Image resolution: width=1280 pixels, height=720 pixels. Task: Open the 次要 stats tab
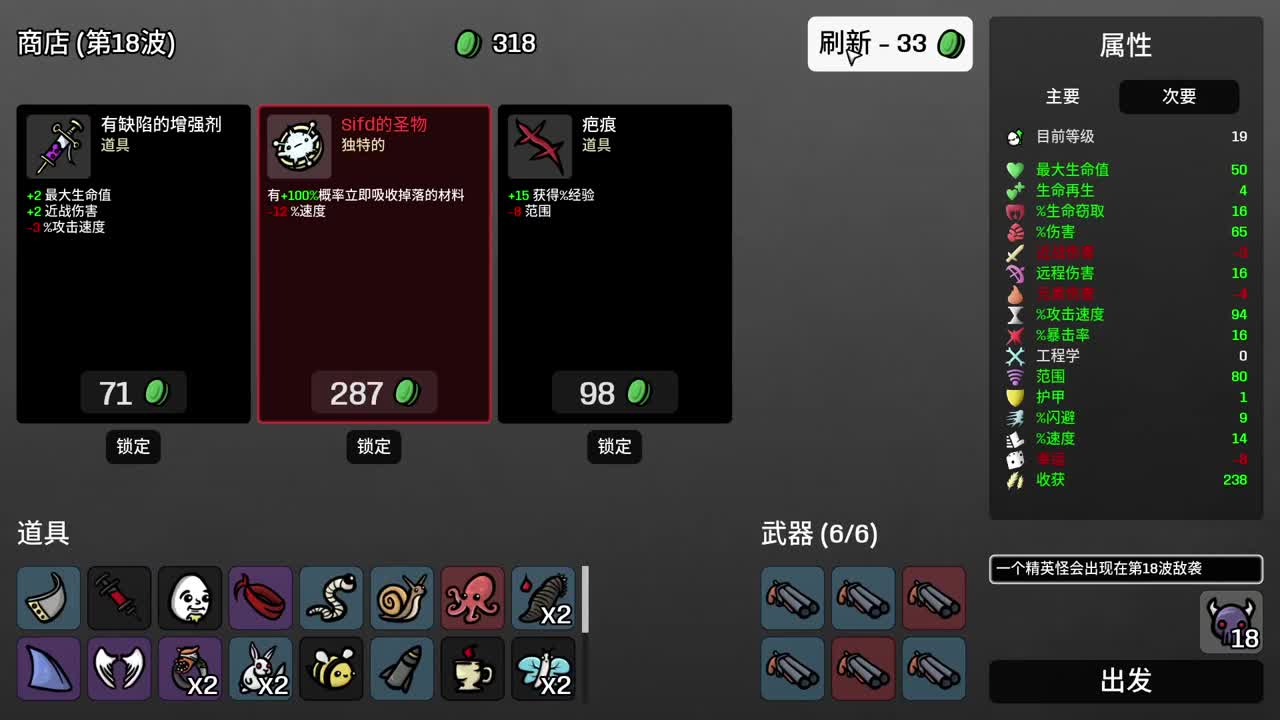tap(1179, 97)
